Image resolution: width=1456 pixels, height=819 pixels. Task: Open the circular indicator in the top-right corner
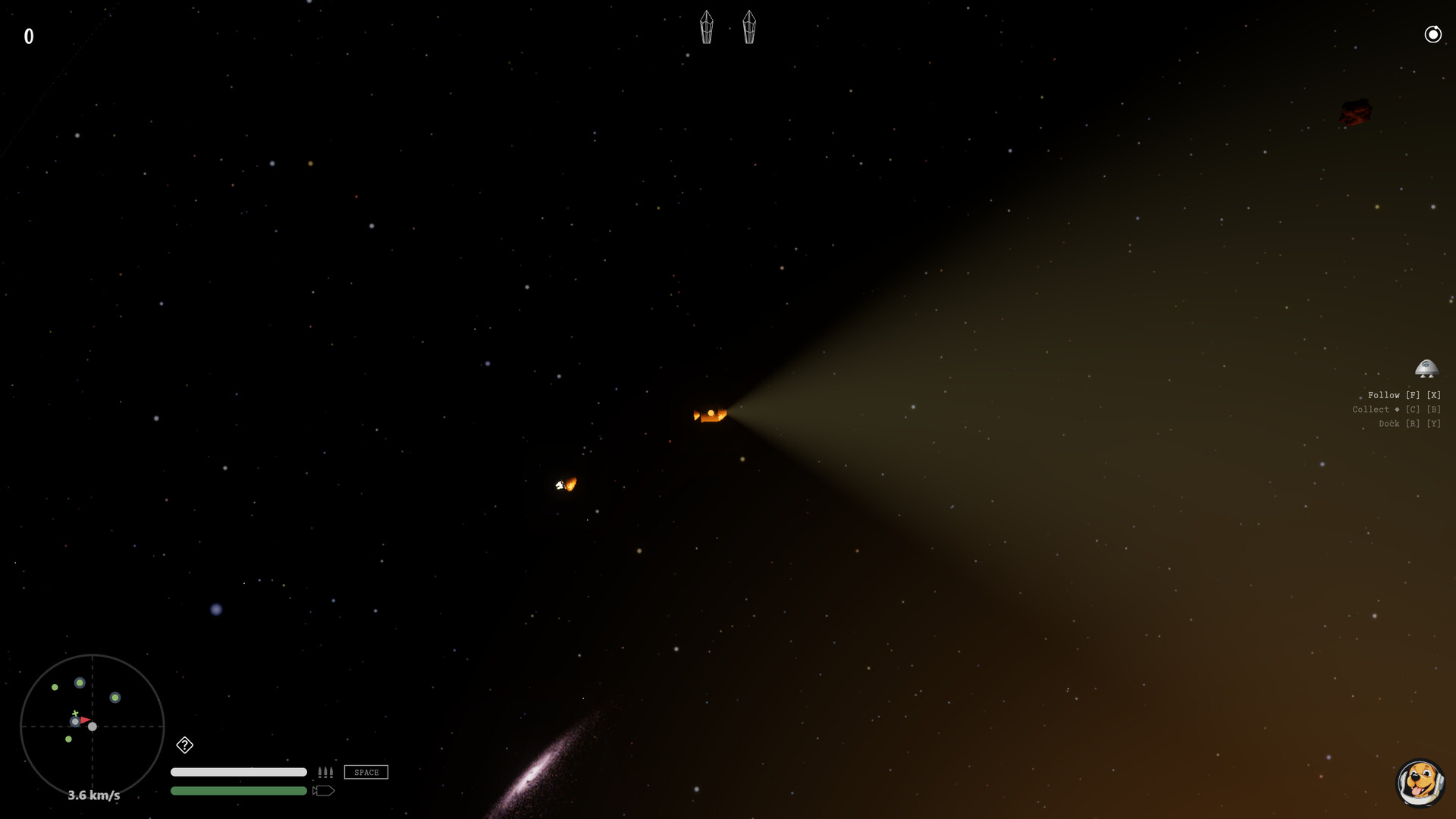pos(1432,34)
